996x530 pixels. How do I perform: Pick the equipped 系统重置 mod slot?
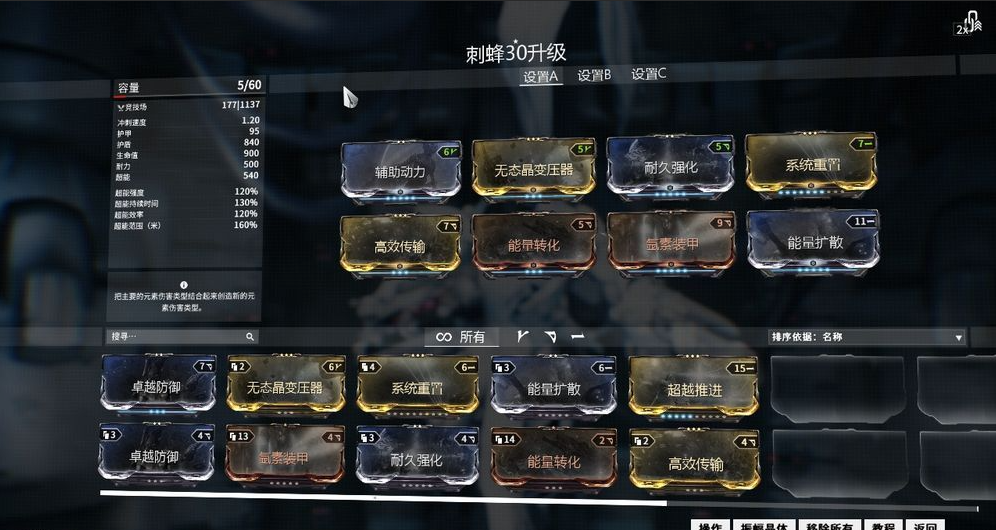click(x=811, y=164)
